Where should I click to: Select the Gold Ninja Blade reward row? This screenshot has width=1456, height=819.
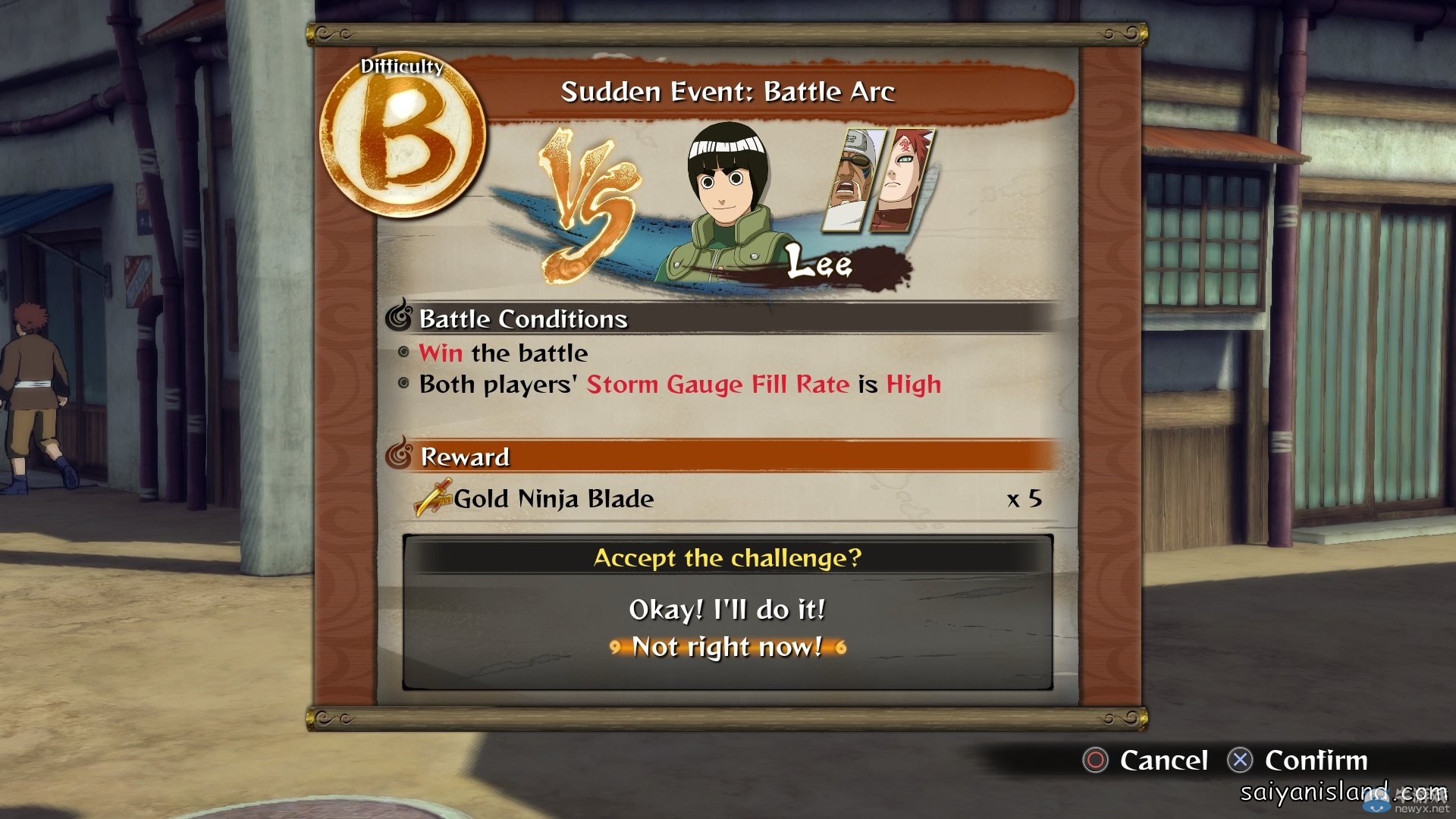click(x=726, y=499)
